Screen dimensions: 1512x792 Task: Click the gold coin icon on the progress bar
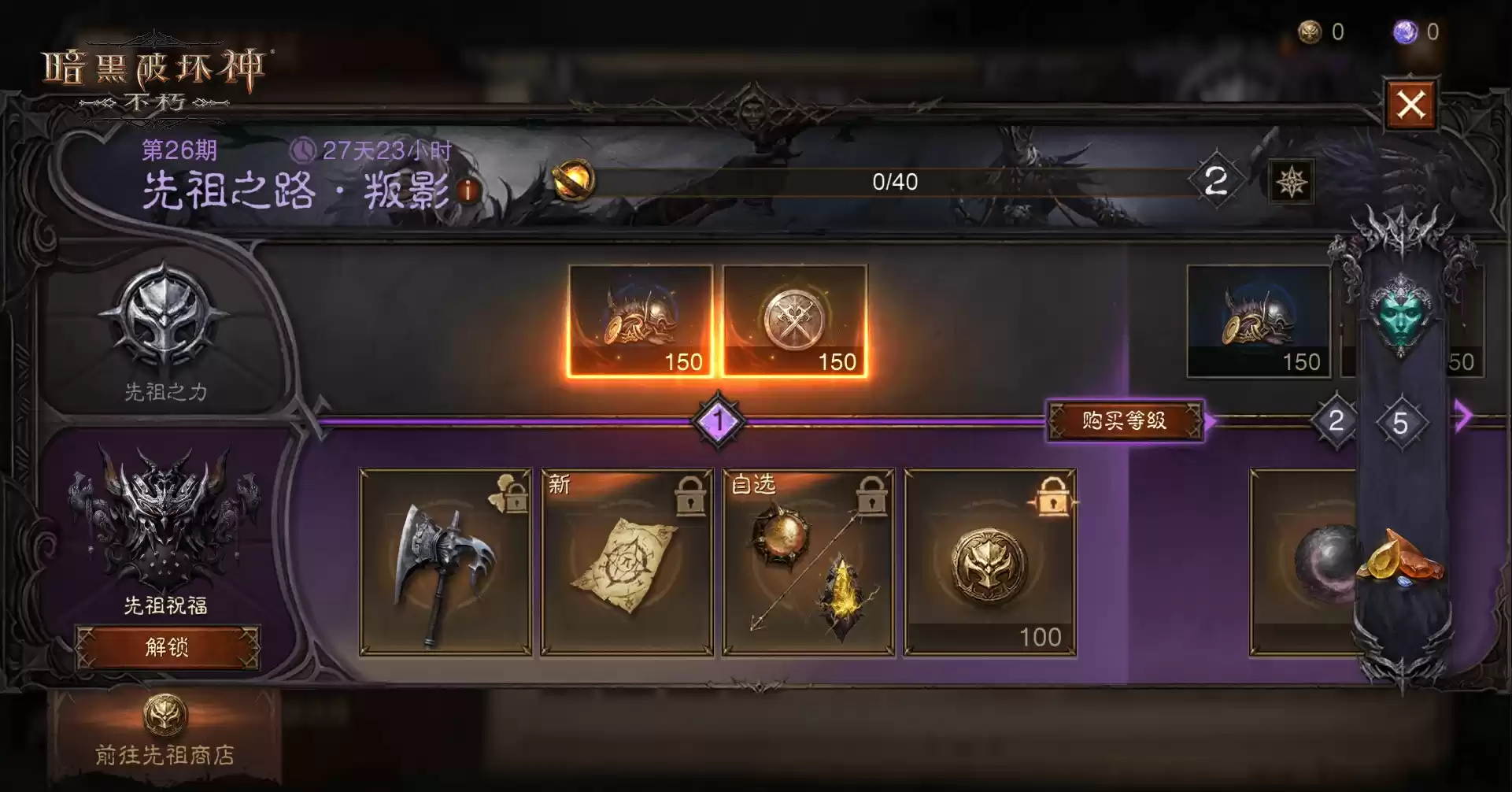click(x=574, y=179)
